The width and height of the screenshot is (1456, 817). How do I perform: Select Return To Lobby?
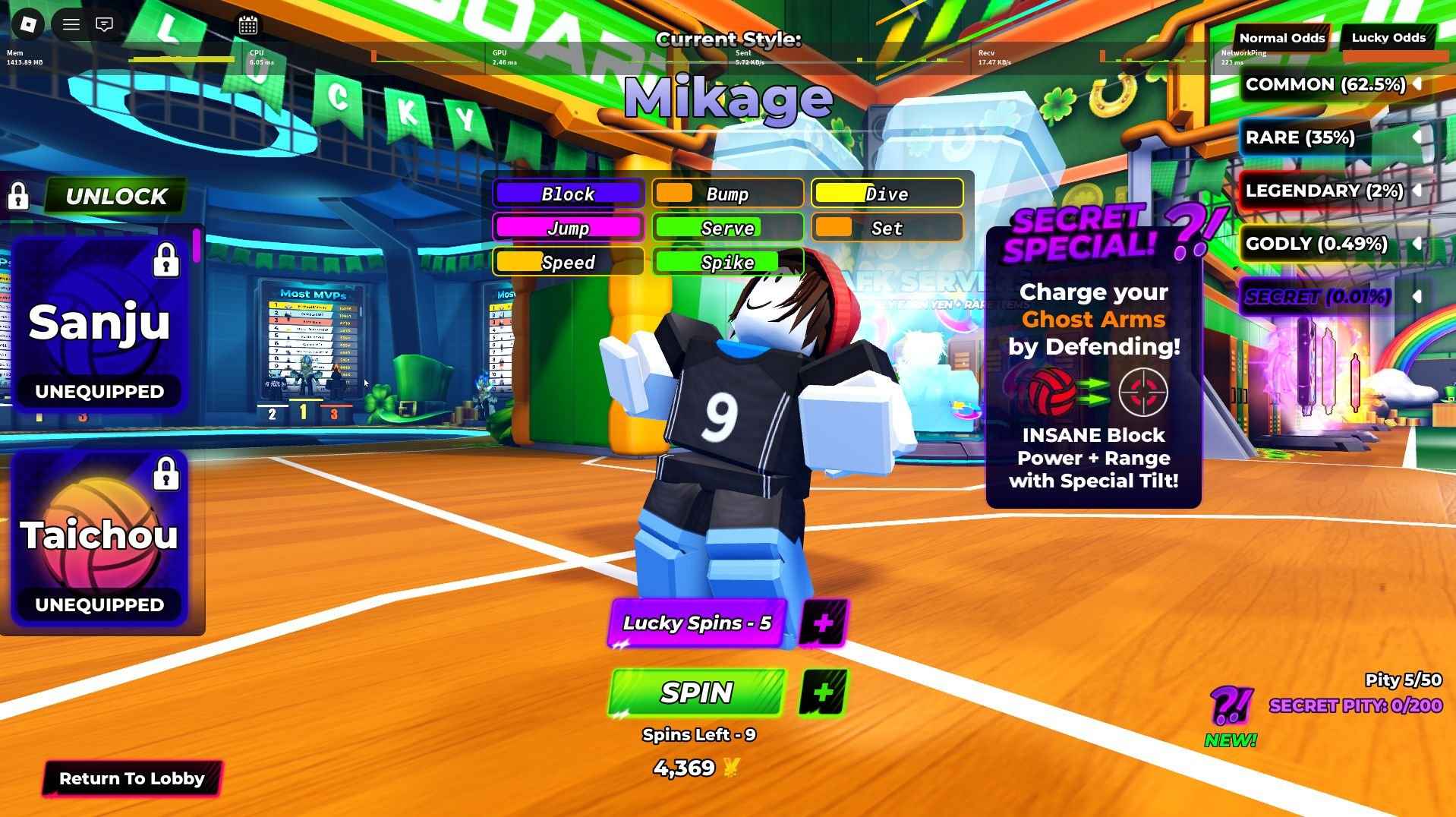coord(133,778)
